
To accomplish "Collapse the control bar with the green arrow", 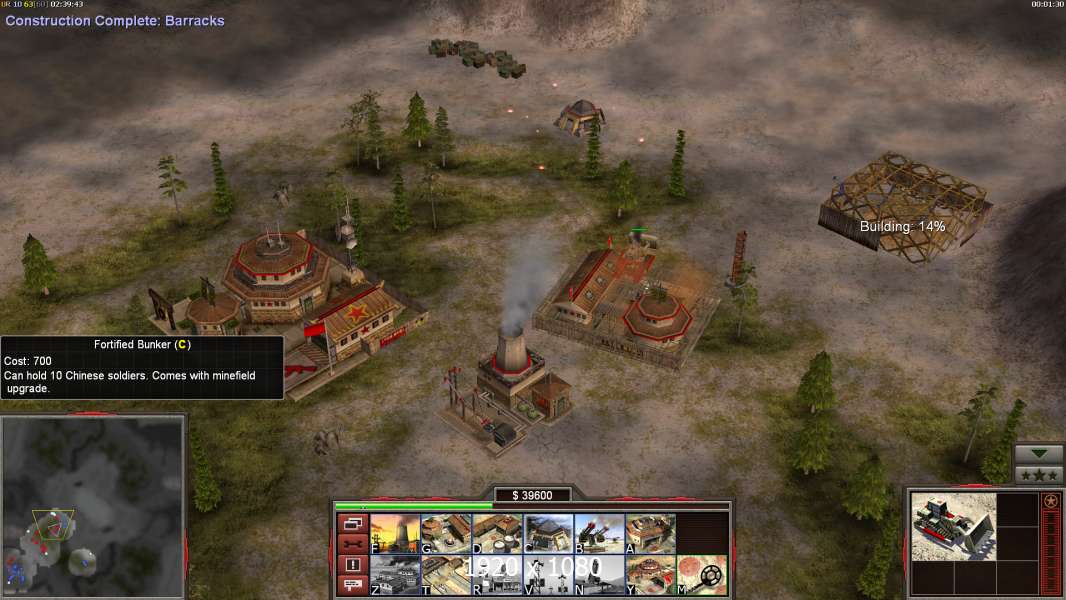I will [x=1038, y=455].
